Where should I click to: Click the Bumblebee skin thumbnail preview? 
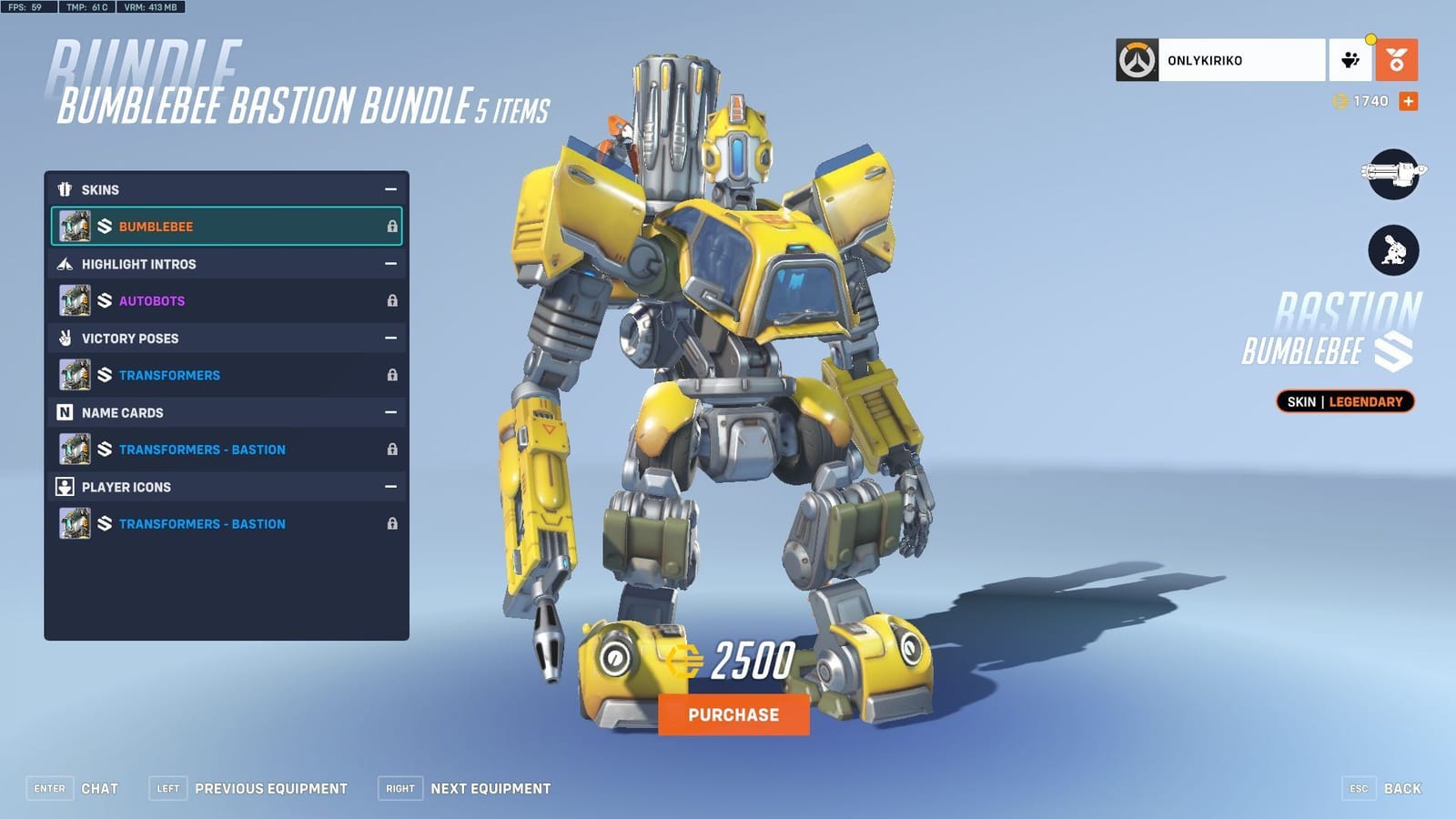[75, 227]
